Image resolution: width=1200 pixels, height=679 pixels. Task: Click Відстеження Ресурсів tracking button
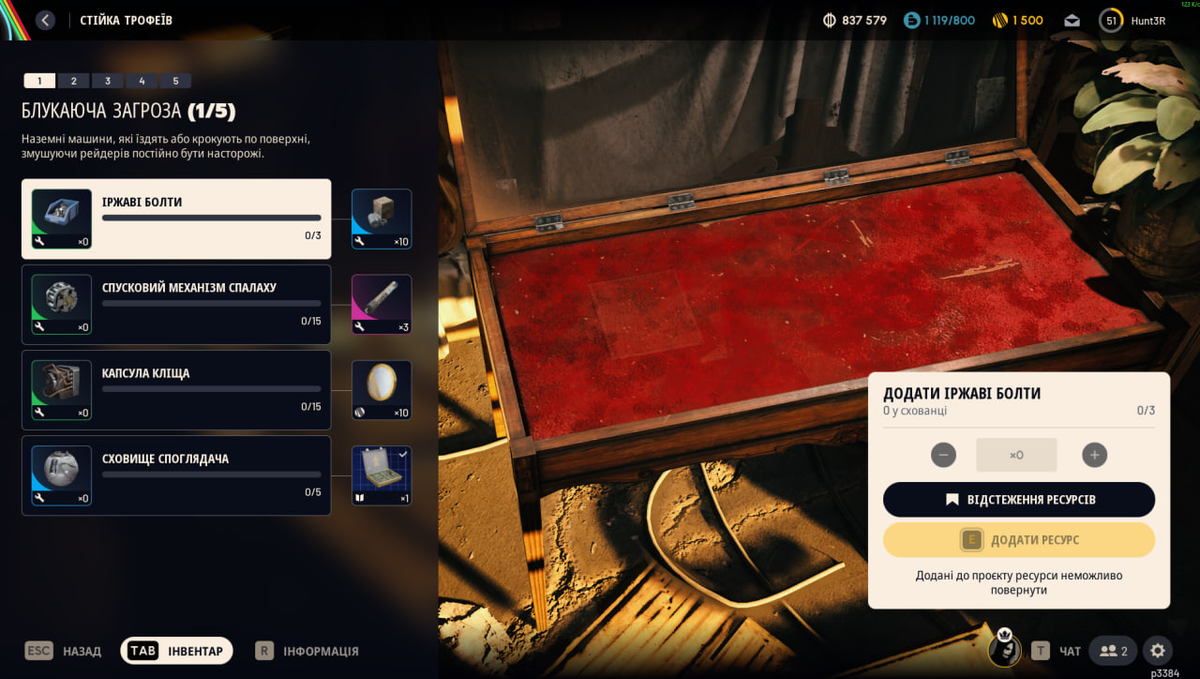click(1018, 499)
